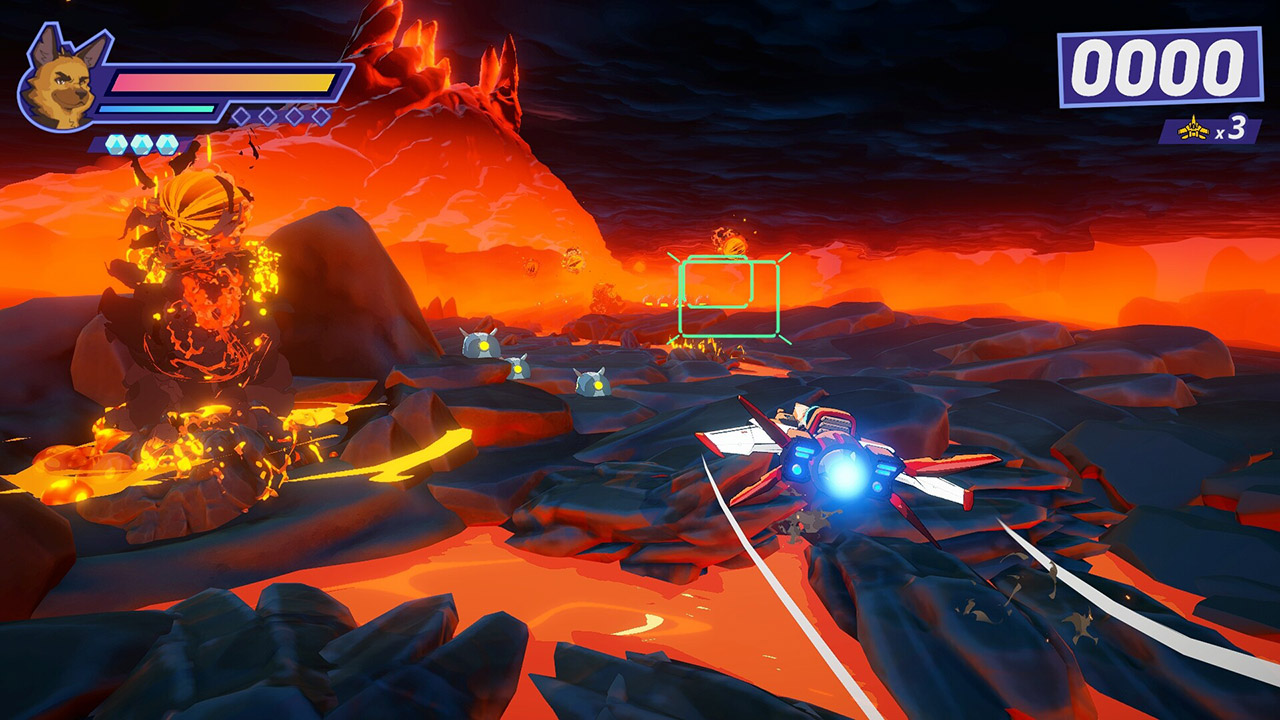Click the third blue gem in the gem row
This screenshot has height=720, width=1280.
tap(166, 142)
